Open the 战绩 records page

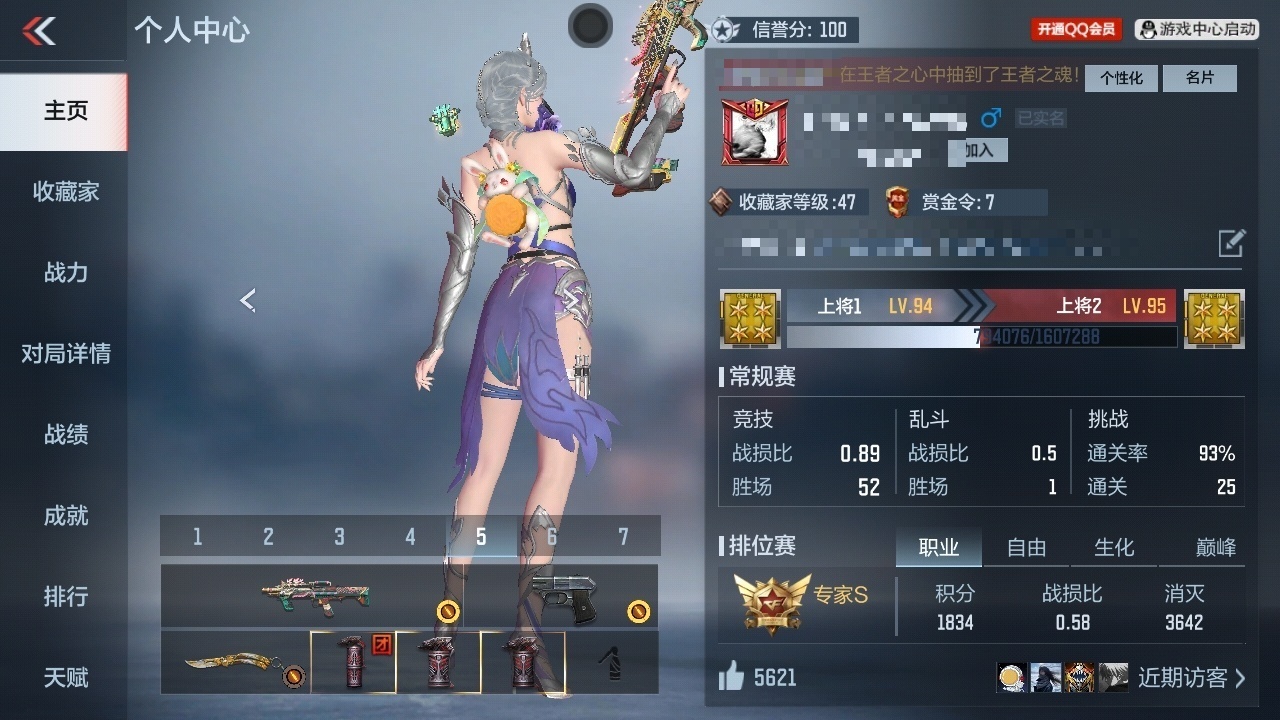65,435
